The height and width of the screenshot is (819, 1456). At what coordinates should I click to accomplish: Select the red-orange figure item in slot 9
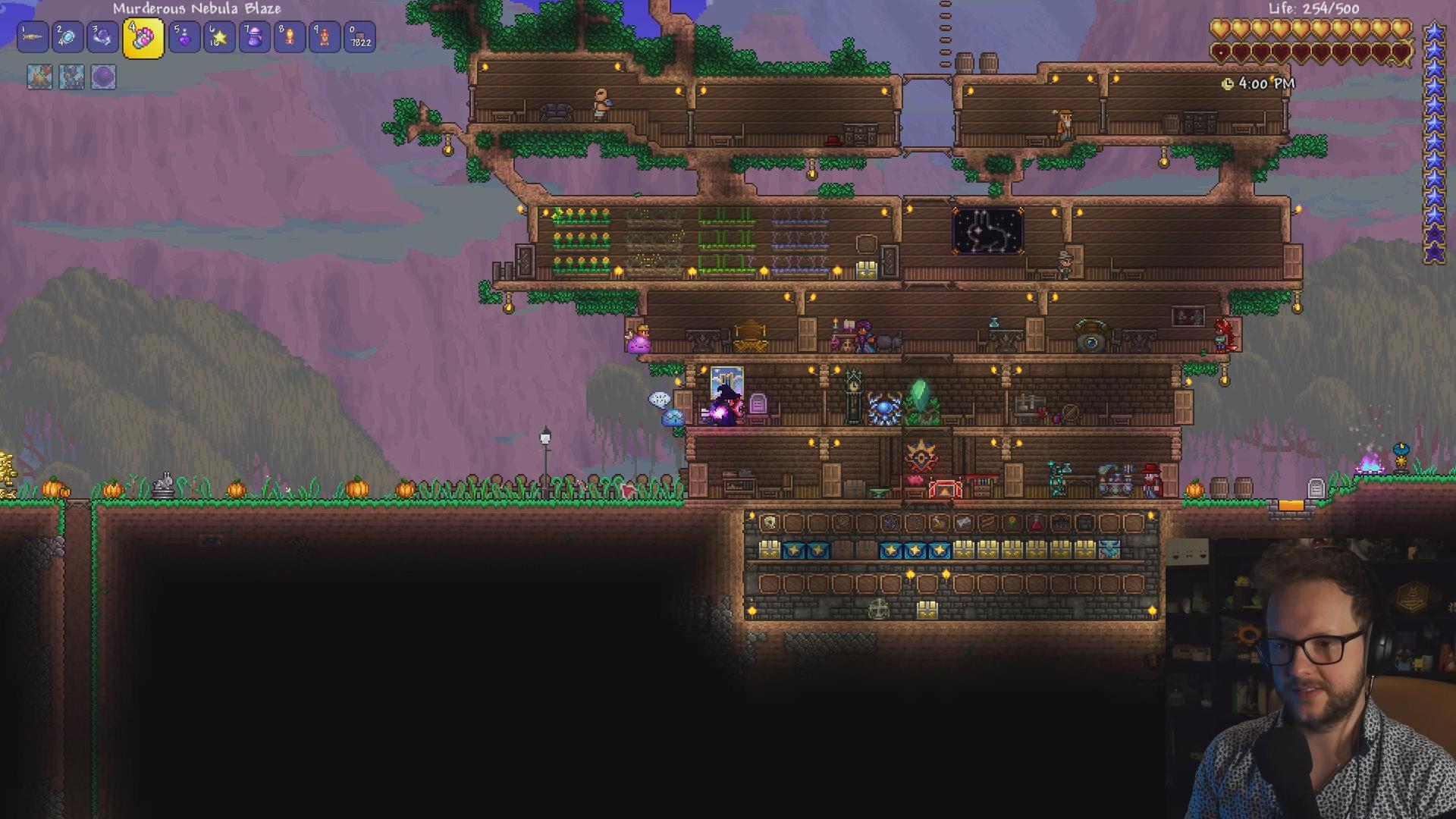pyautogui.click(x=325, y=37)
